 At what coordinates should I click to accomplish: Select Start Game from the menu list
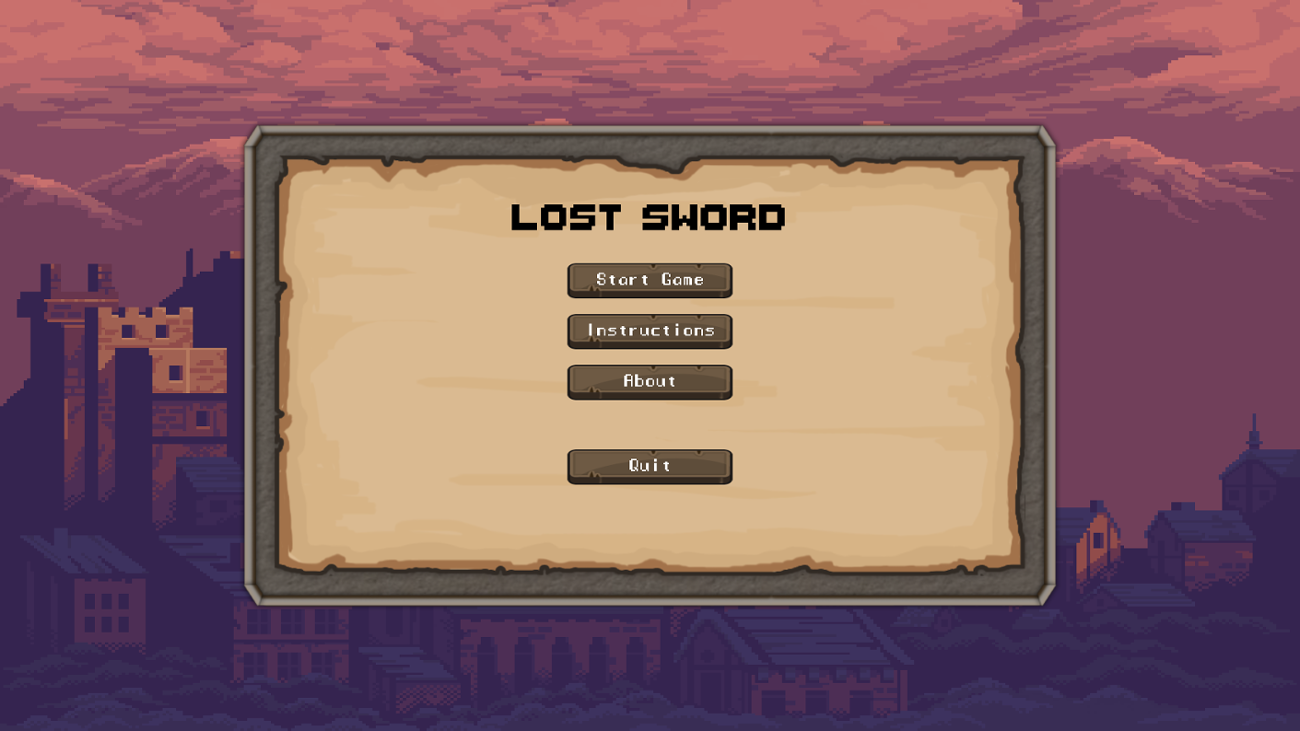pyautogui.click(x=649, y=280)
